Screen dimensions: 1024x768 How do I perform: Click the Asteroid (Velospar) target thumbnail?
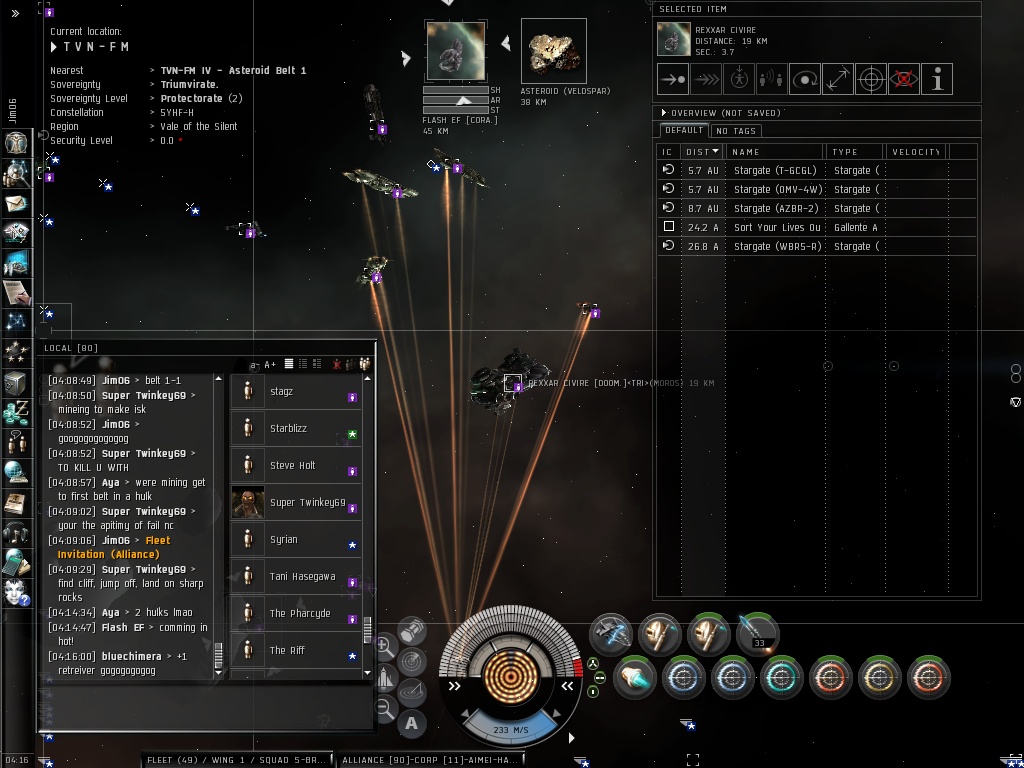[x=553, y=51]
